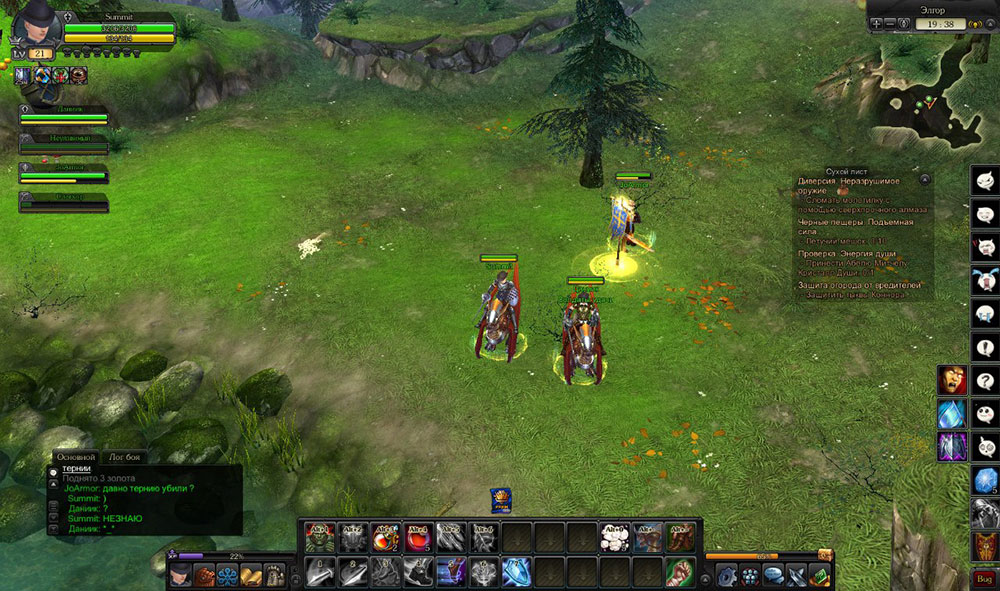Open the green book menu icon

point(820,575)
